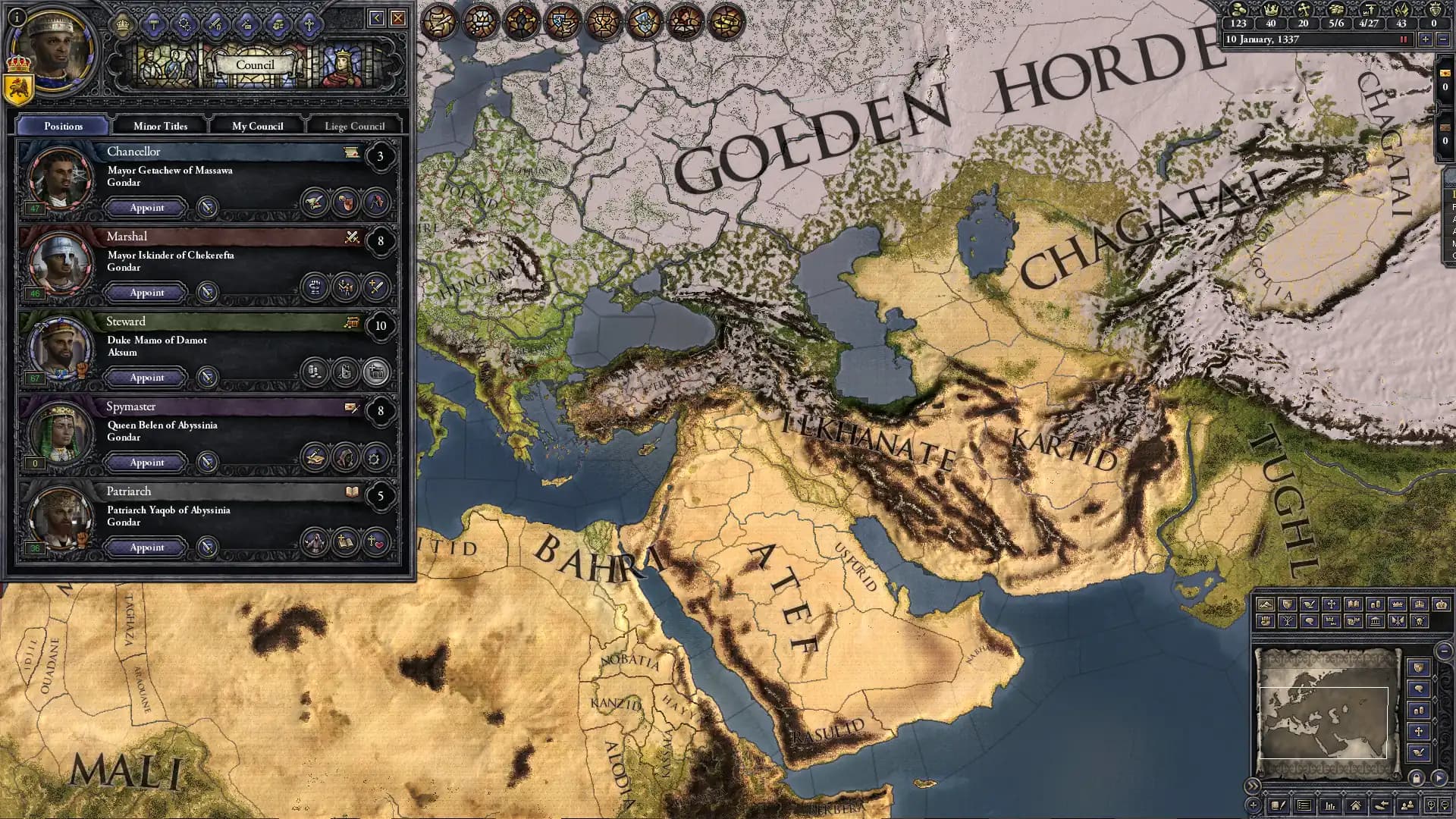1456x819 pixels.
Task: Send the Spymaster to build spy network
Action: coord(346,457)
